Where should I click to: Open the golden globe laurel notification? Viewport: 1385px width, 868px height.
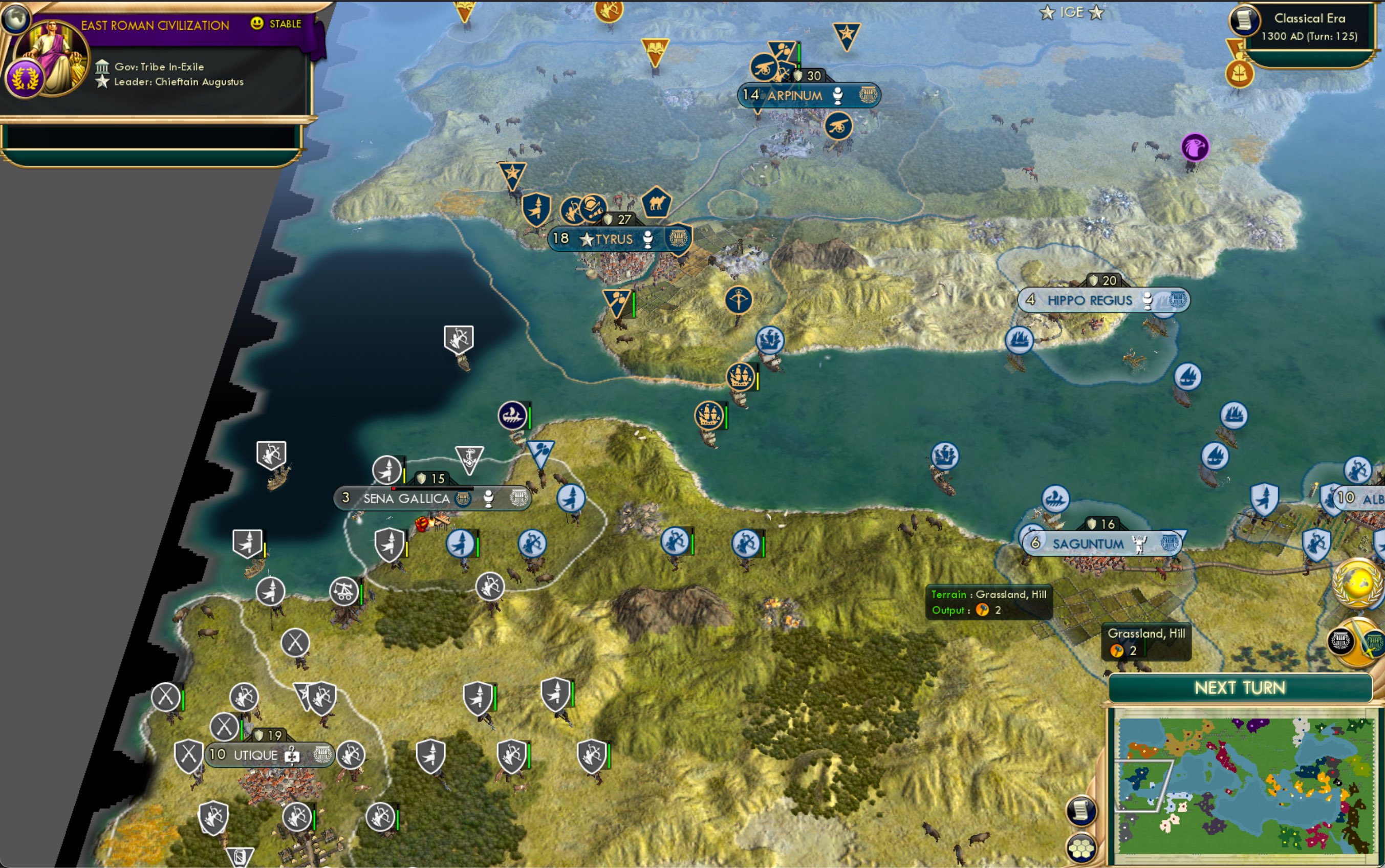click(x=1358, y=583)
